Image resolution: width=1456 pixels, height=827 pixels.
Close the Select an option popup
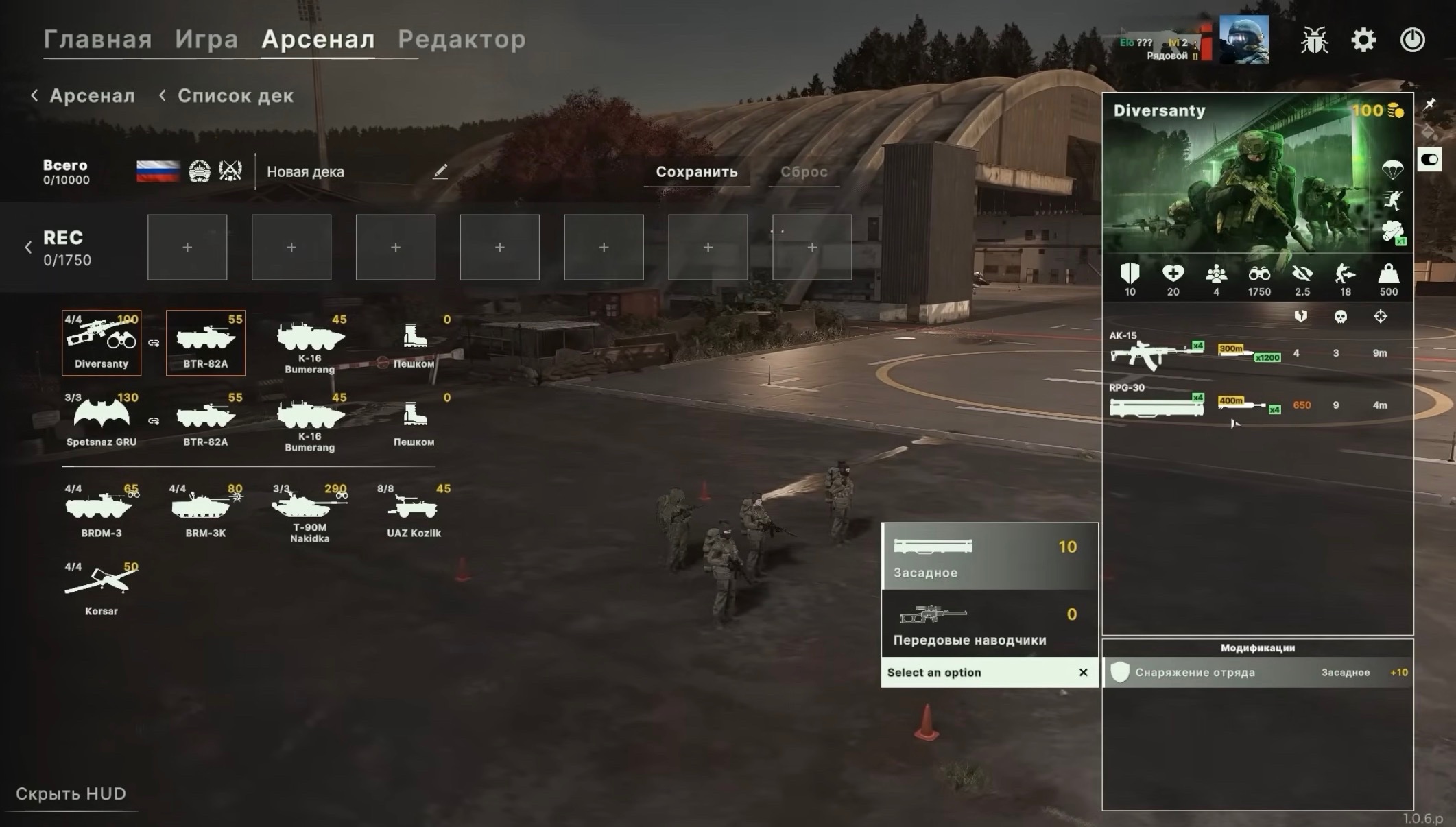[1083, 673]
